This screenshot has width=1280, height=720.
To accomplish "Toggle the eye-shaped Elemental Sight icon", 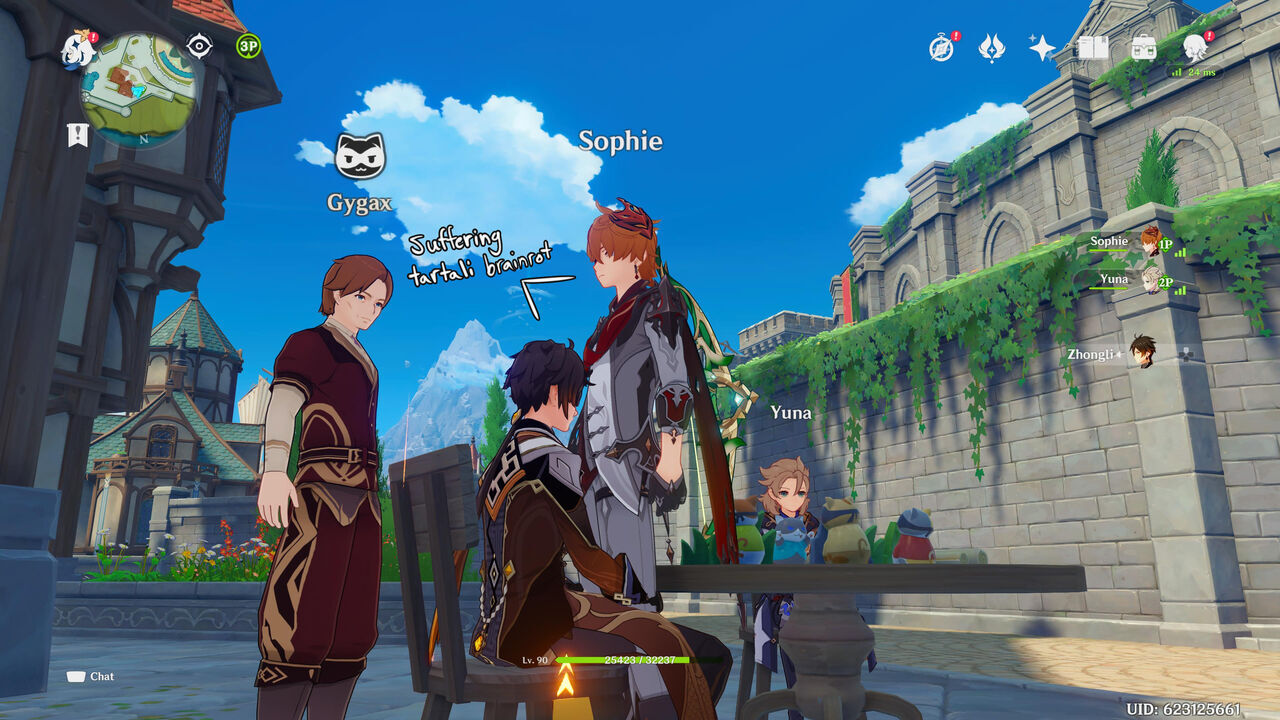I will (199, 46).
